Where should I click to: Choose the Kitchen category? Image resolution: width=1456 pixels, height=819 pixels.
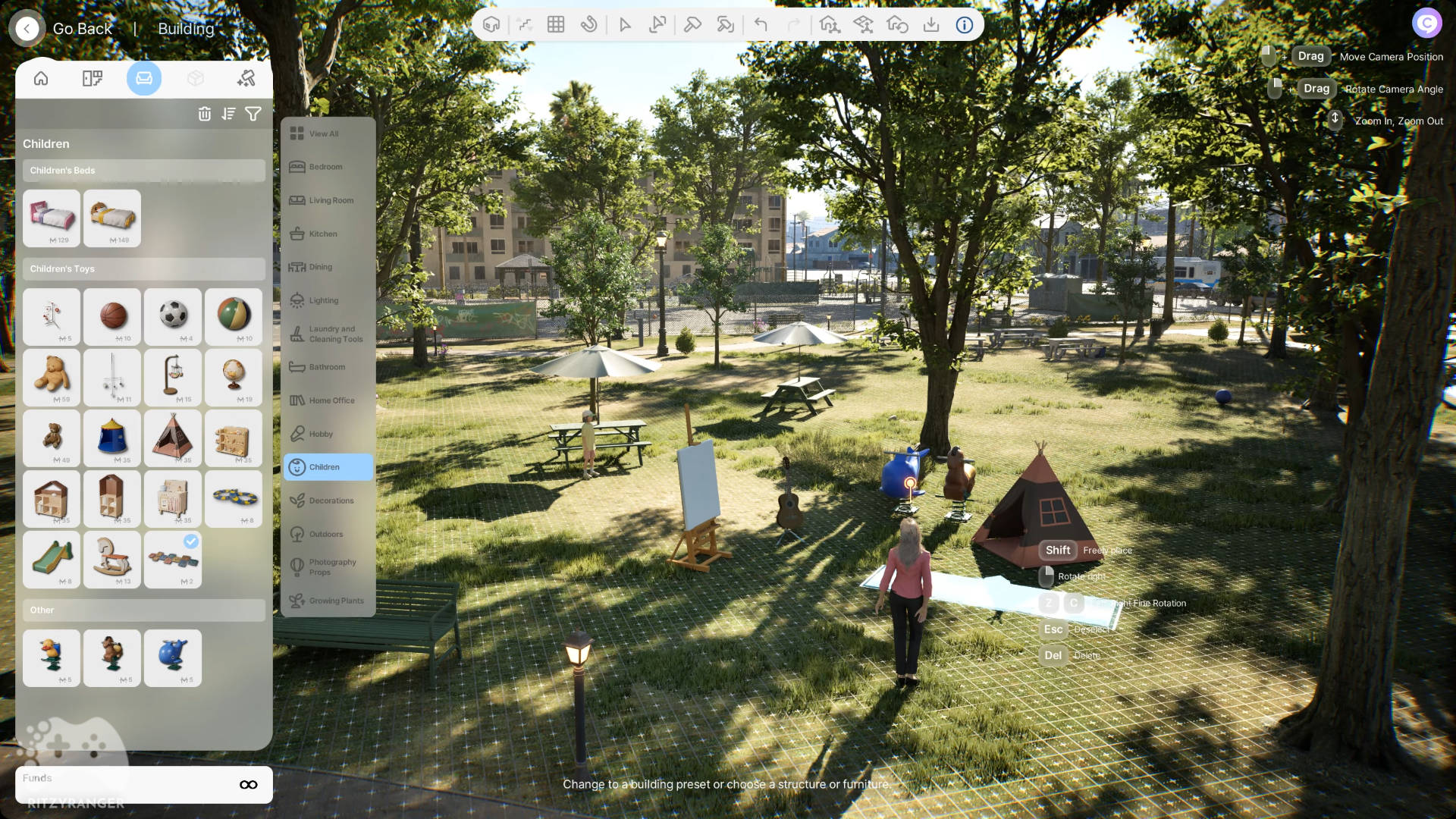coord(323,234)
